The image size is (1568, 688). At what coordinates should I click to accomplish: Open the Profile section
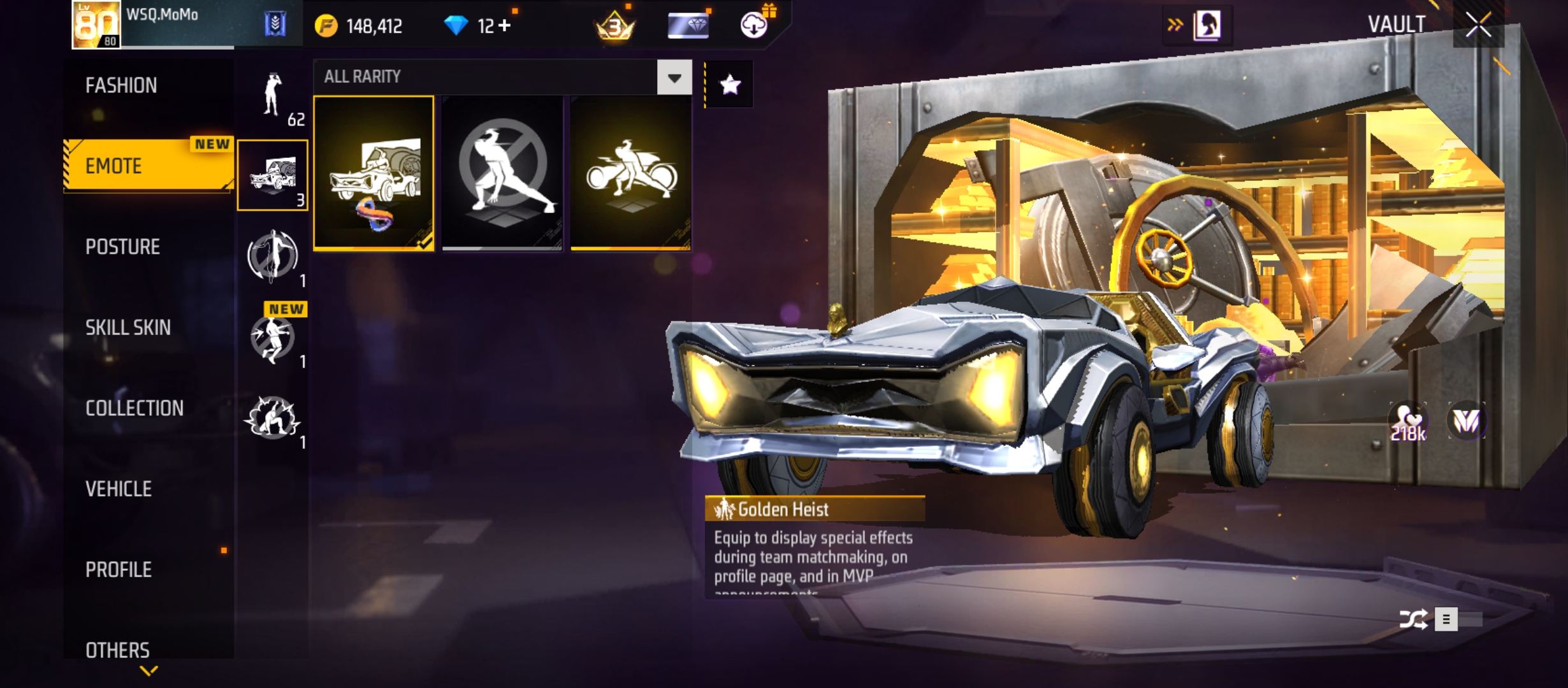coord(119,570)
